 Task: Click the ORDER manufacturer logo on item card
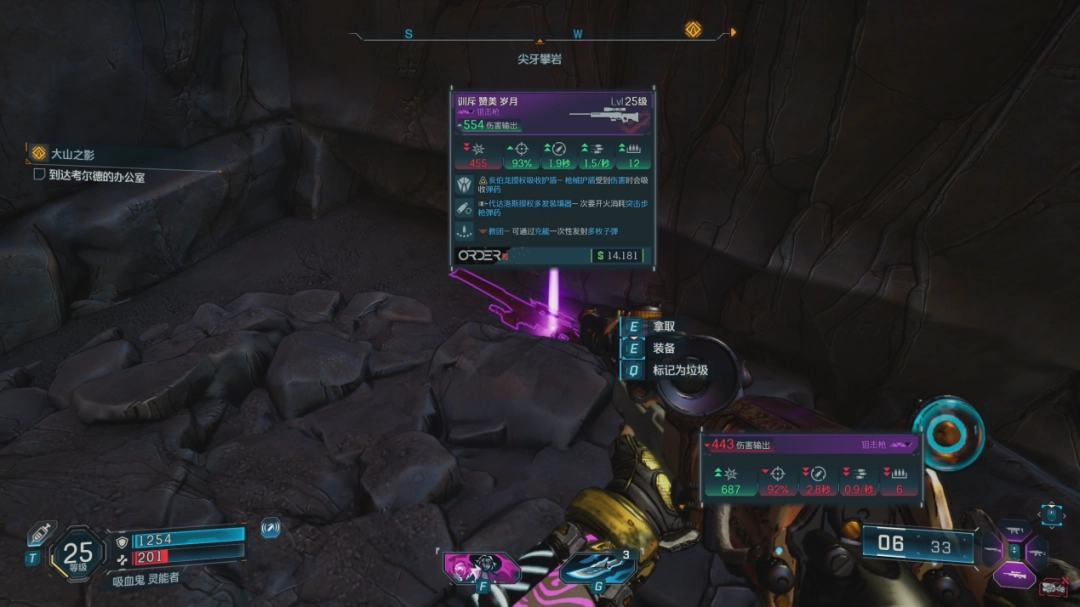tap(480, 256)
